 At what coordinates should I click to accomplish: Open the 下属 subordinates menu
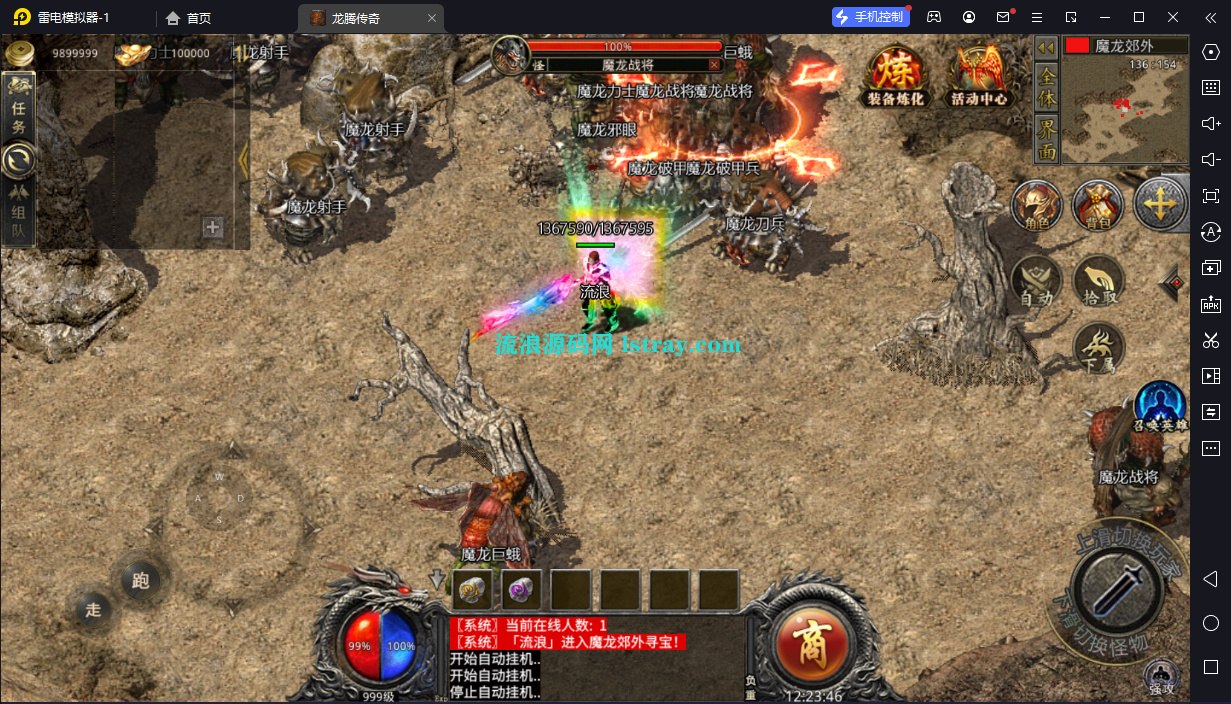pyautogui.click(x=1098, y=348)
